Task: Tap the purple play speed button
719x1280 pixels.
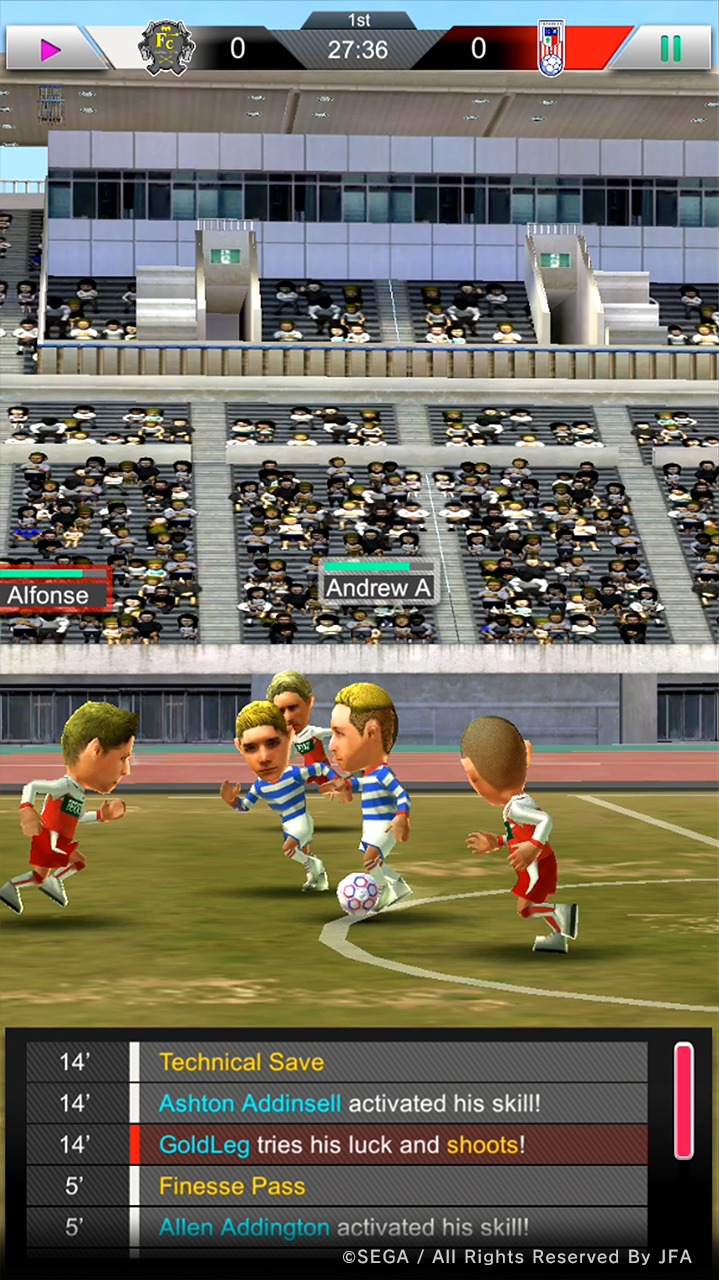Action: (50, 49)
